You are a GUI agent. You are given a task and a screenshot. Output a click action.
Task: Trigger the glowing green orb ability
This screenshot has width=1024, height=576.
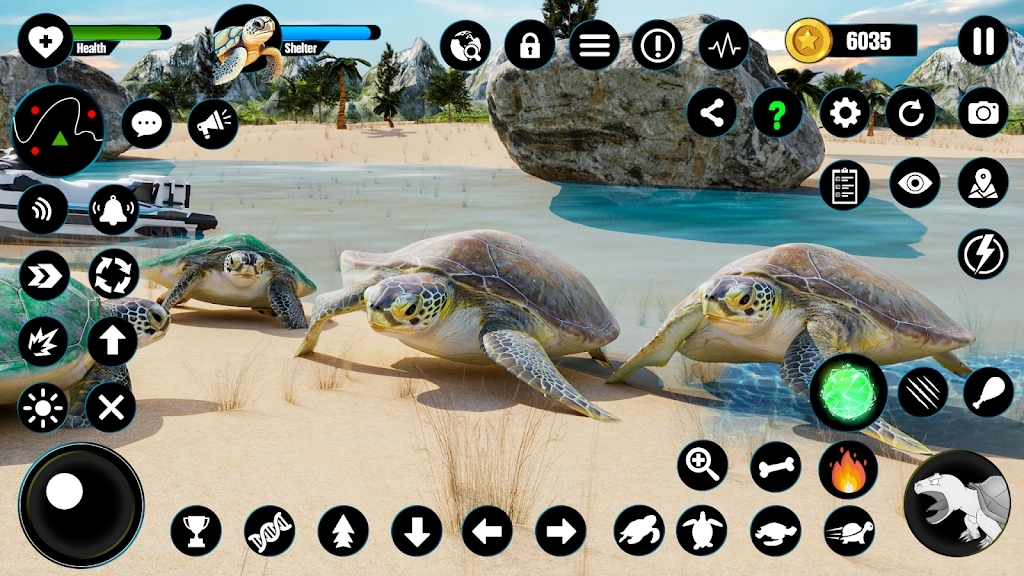(848, 392)
